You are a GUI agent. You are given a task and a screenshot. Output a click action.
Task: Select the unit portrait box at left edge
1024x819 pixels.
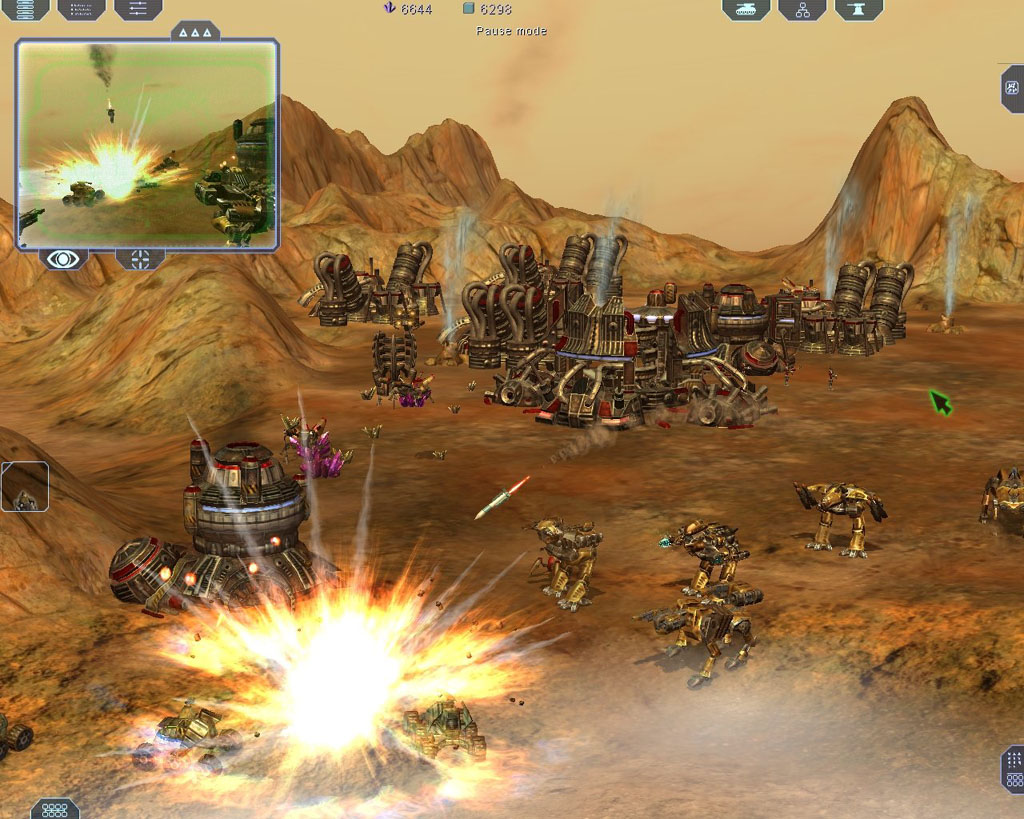[24, 487]
